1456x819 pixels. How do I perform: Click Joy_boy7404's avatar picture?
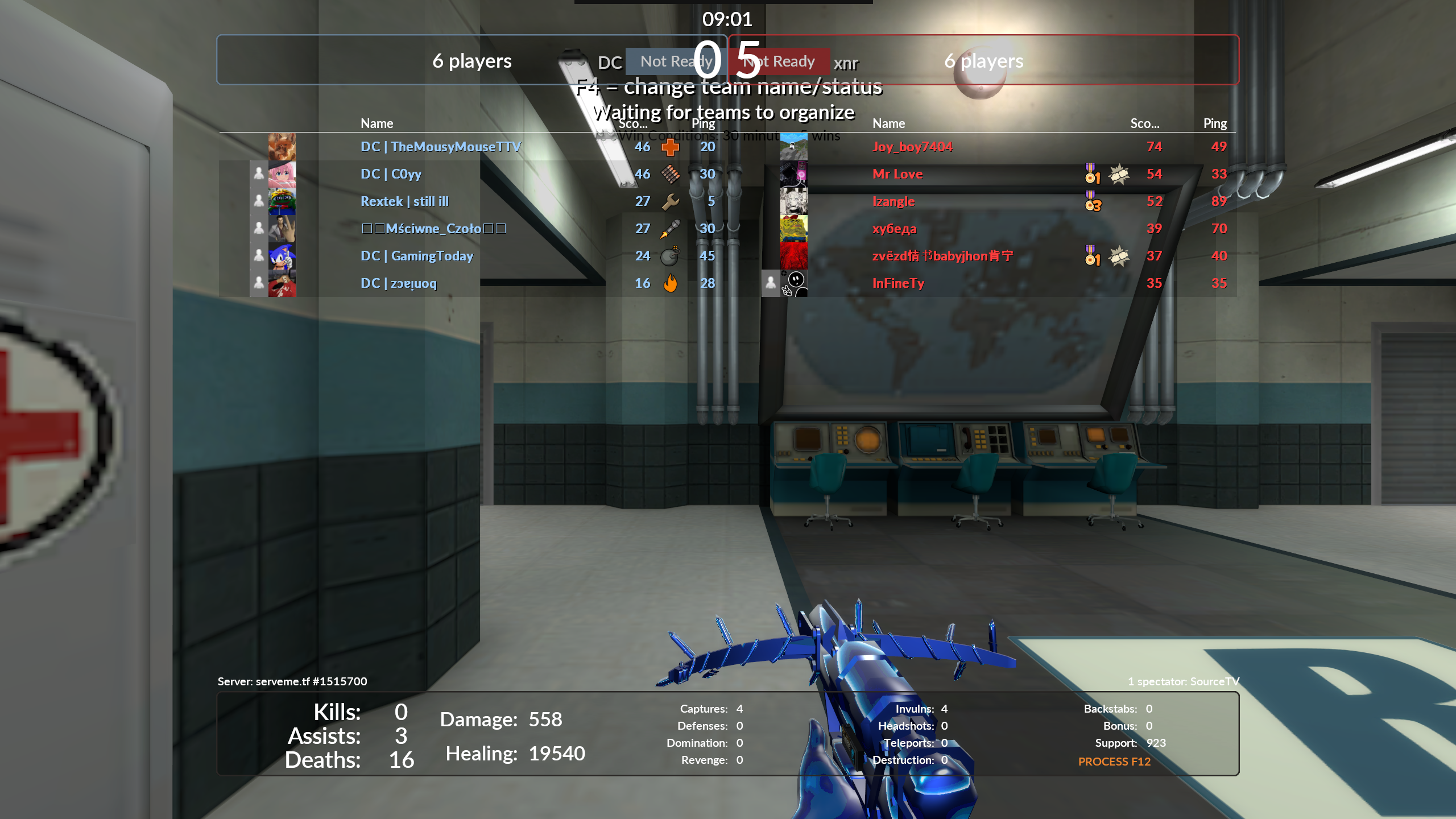[x=793, y=147]
